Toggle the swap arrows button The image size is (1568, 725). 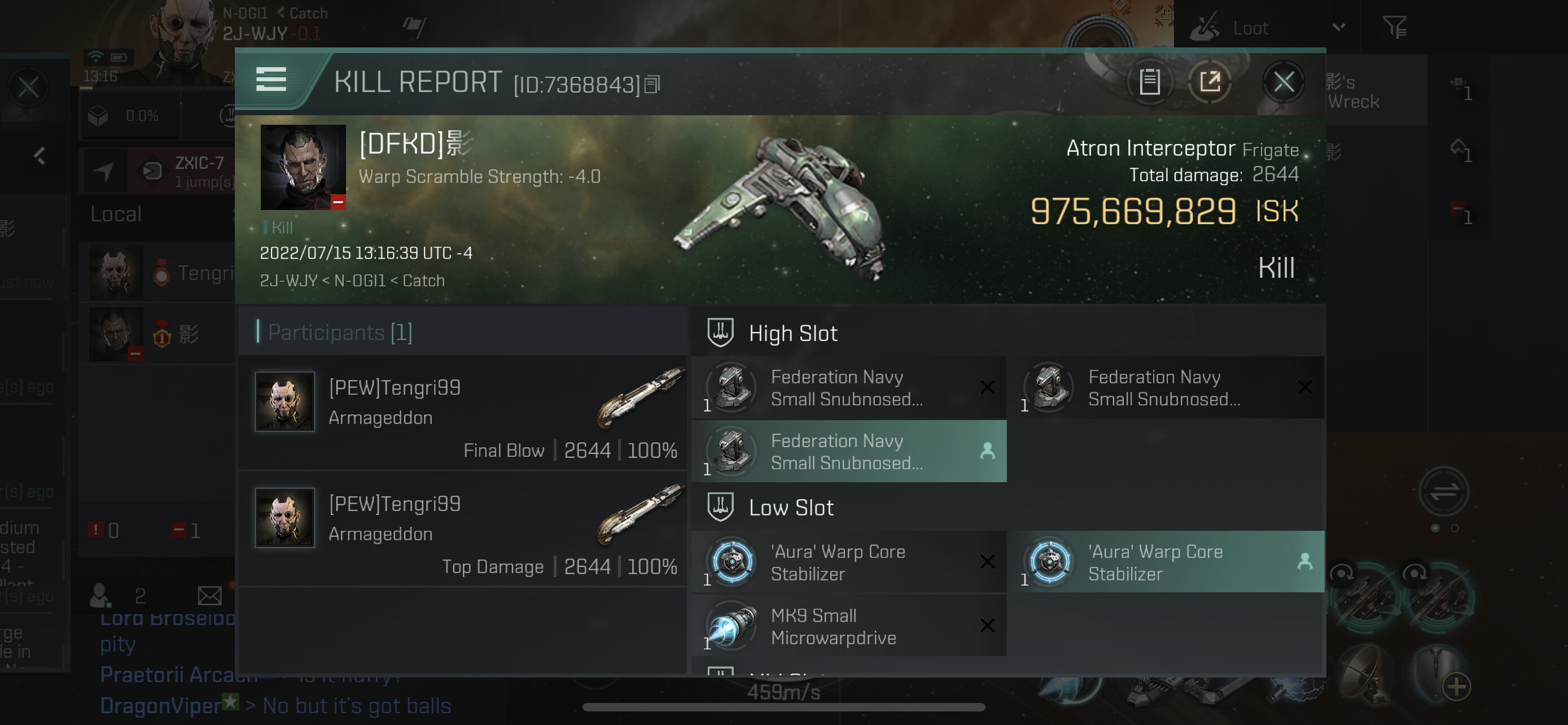(1443, 491)
